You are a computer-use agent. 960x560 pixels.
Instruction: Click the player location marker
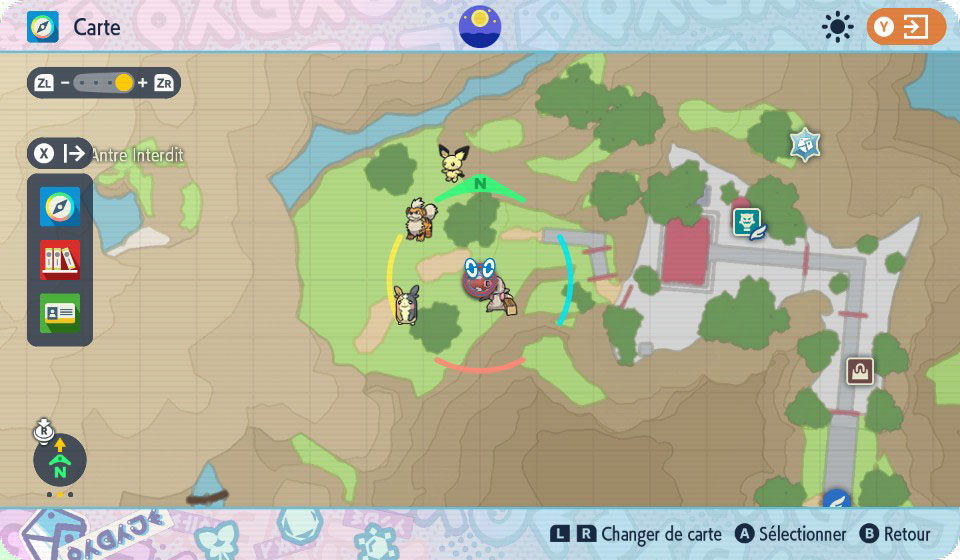tap(483, 278)
